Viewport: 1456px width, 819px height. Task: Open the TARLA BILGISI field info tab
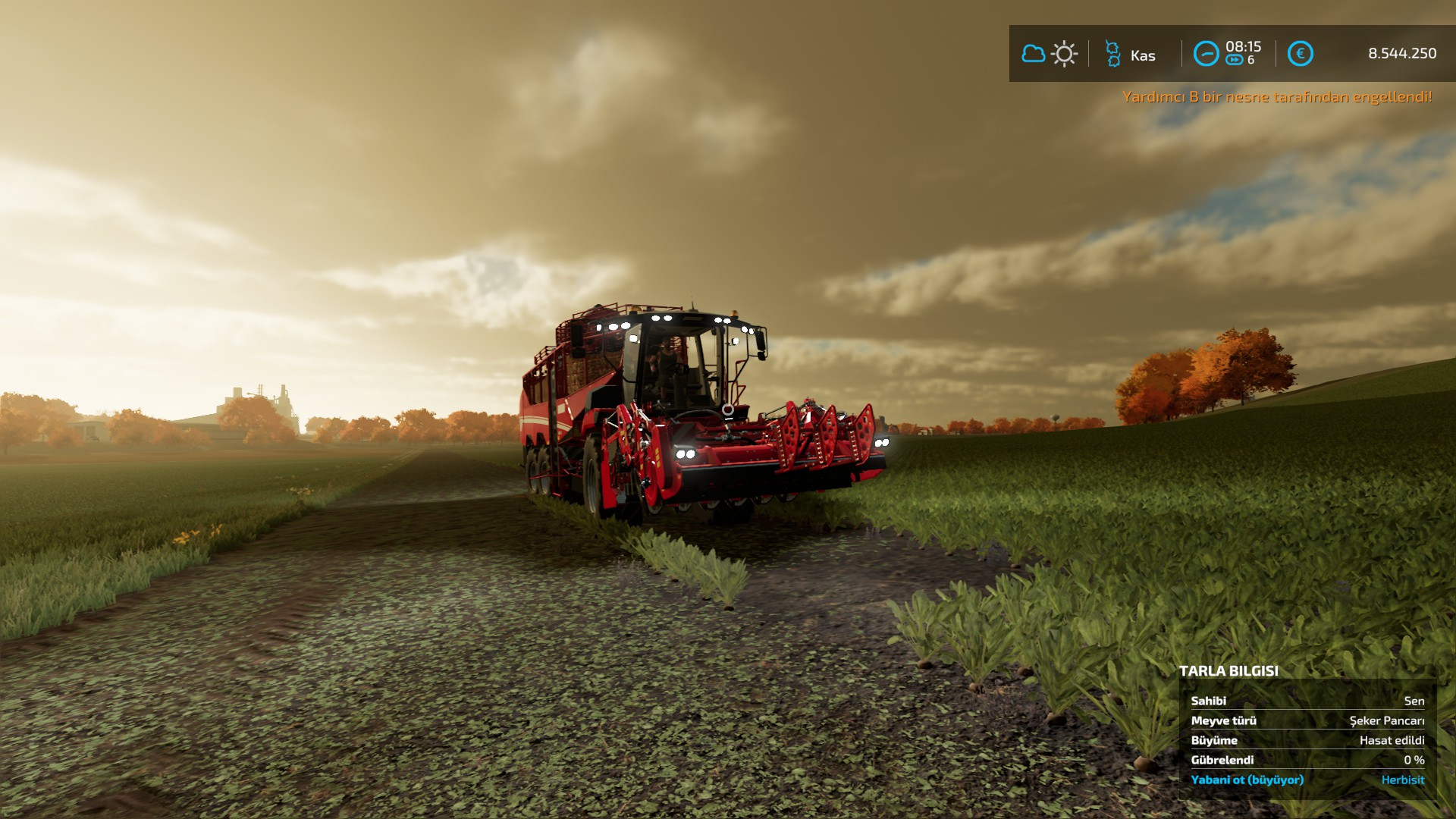click(x=1228, y=671)
